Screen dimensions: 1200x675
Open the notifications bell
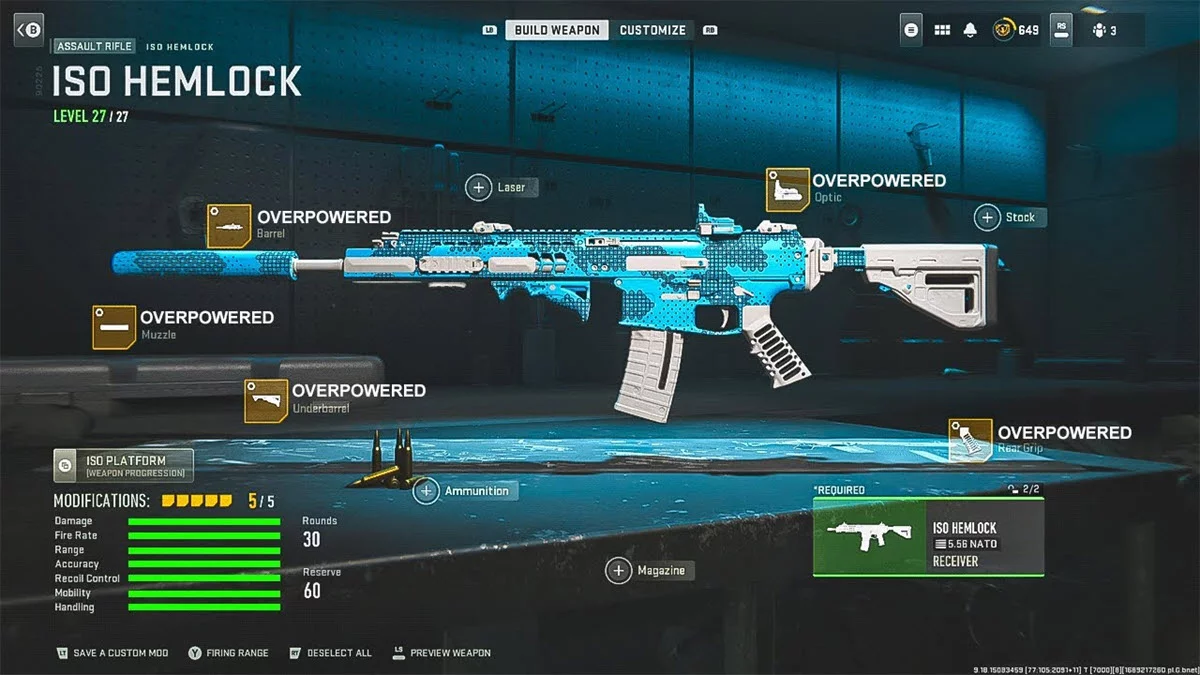969,30
